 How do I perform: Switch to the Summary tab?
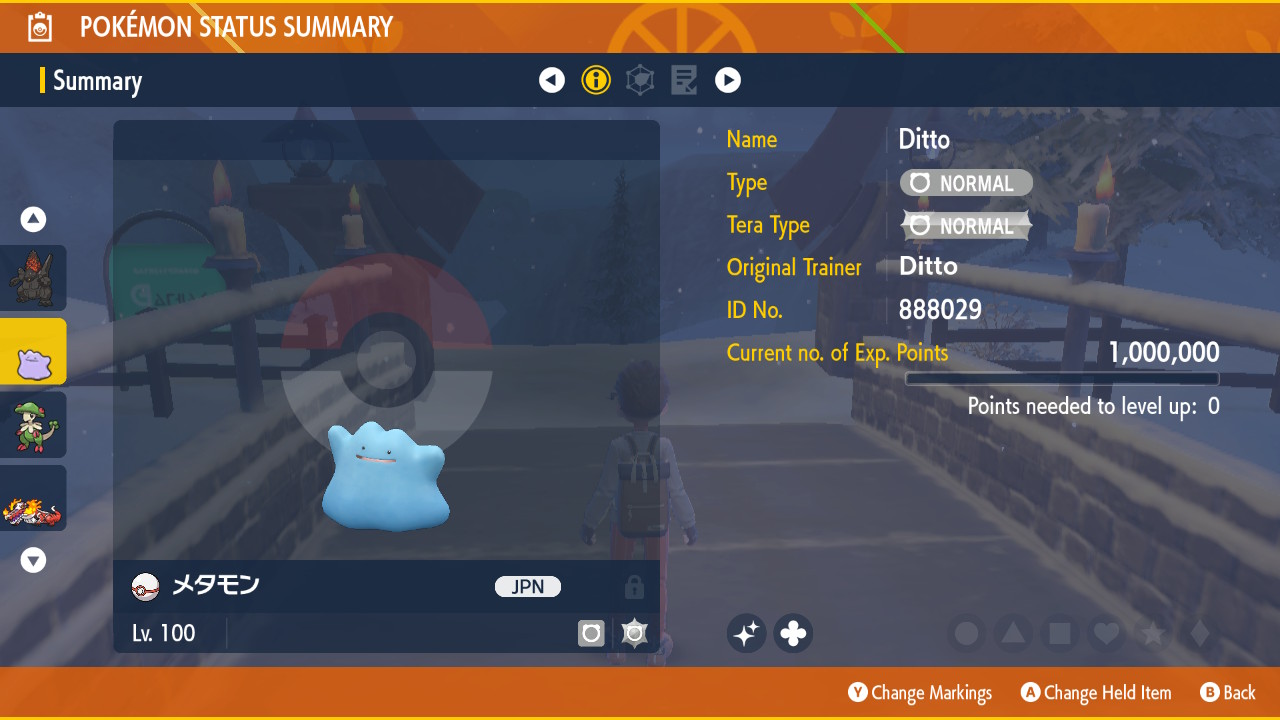pyautogui.click(x=97, y=80)
